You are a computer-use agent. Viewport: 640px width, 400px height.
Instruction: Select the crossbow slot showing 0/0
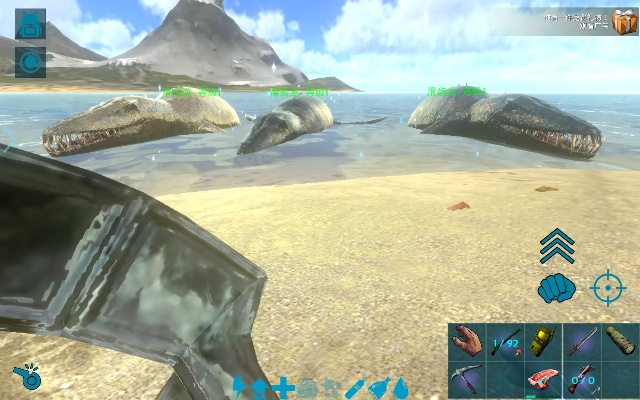(582, 379)
